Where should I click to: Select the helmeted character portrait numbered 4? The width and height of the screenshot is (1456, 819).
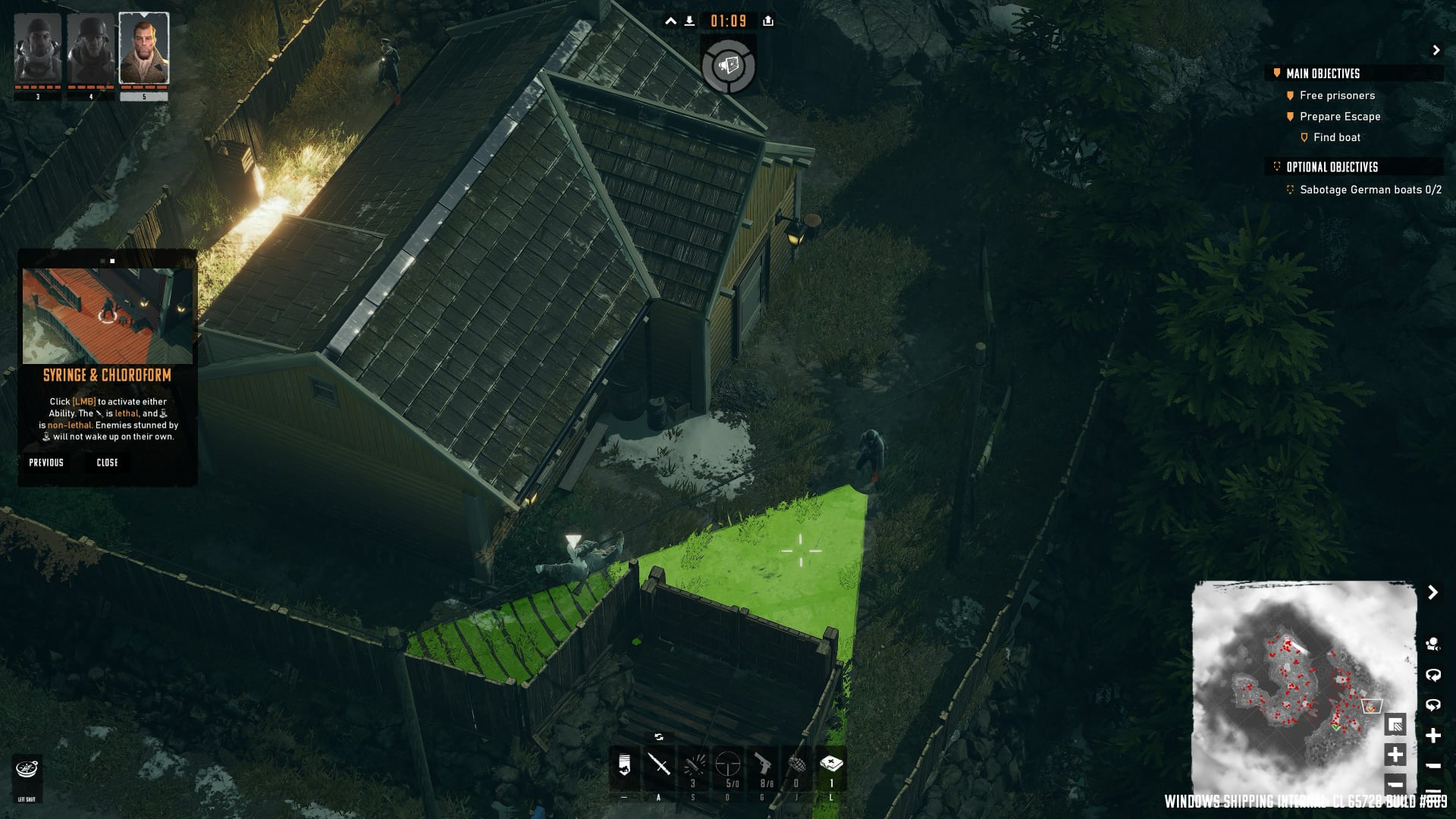coord(90,49)
